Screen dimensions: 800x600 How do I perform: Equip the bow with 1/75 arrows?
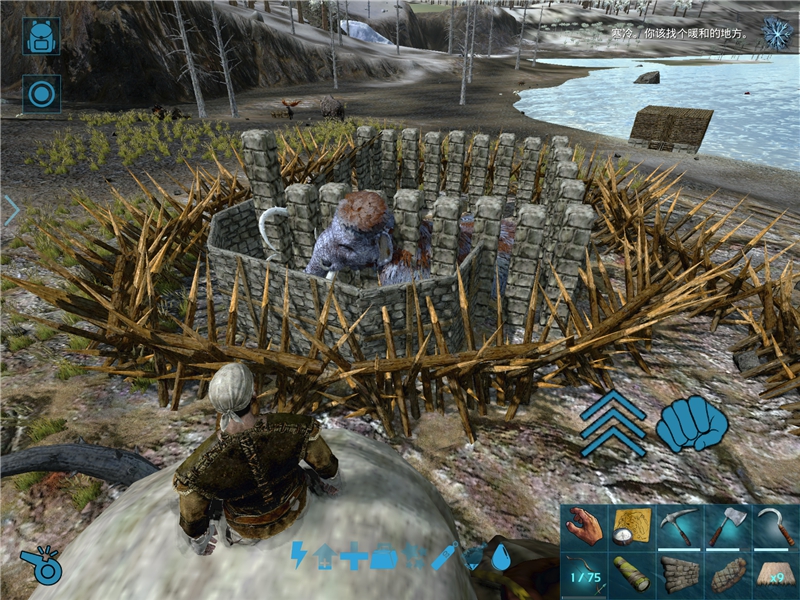(584, 575)
